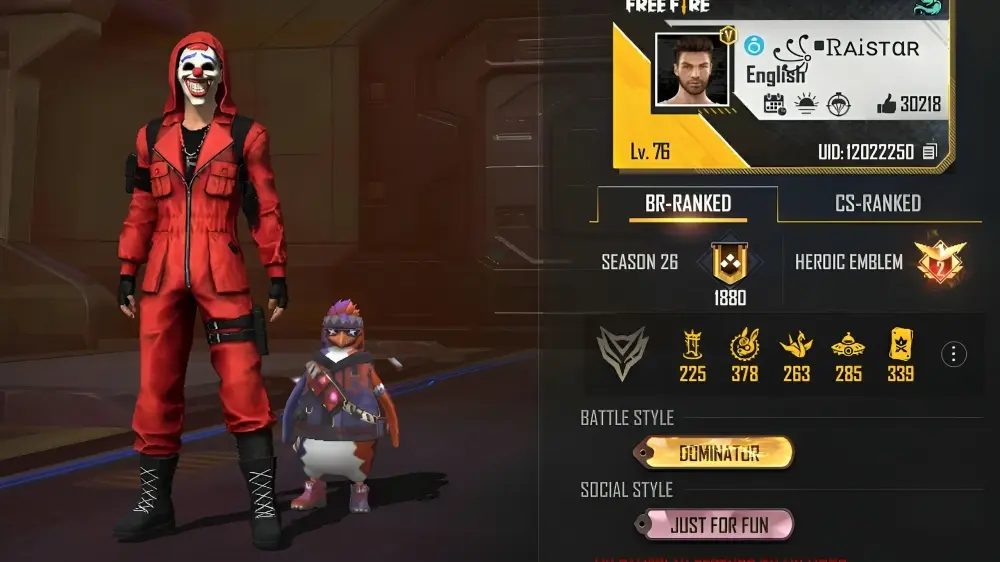Click Raistar's profile avatar portrait
Screen dimensions: 1000x562
click(x=692, y=69)
